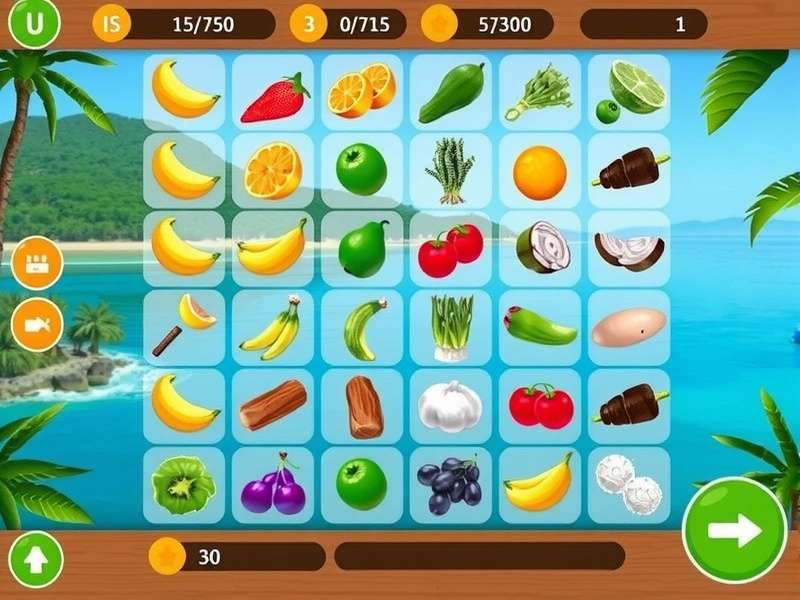Pick the green kiwi tile

tap(183, 485)
